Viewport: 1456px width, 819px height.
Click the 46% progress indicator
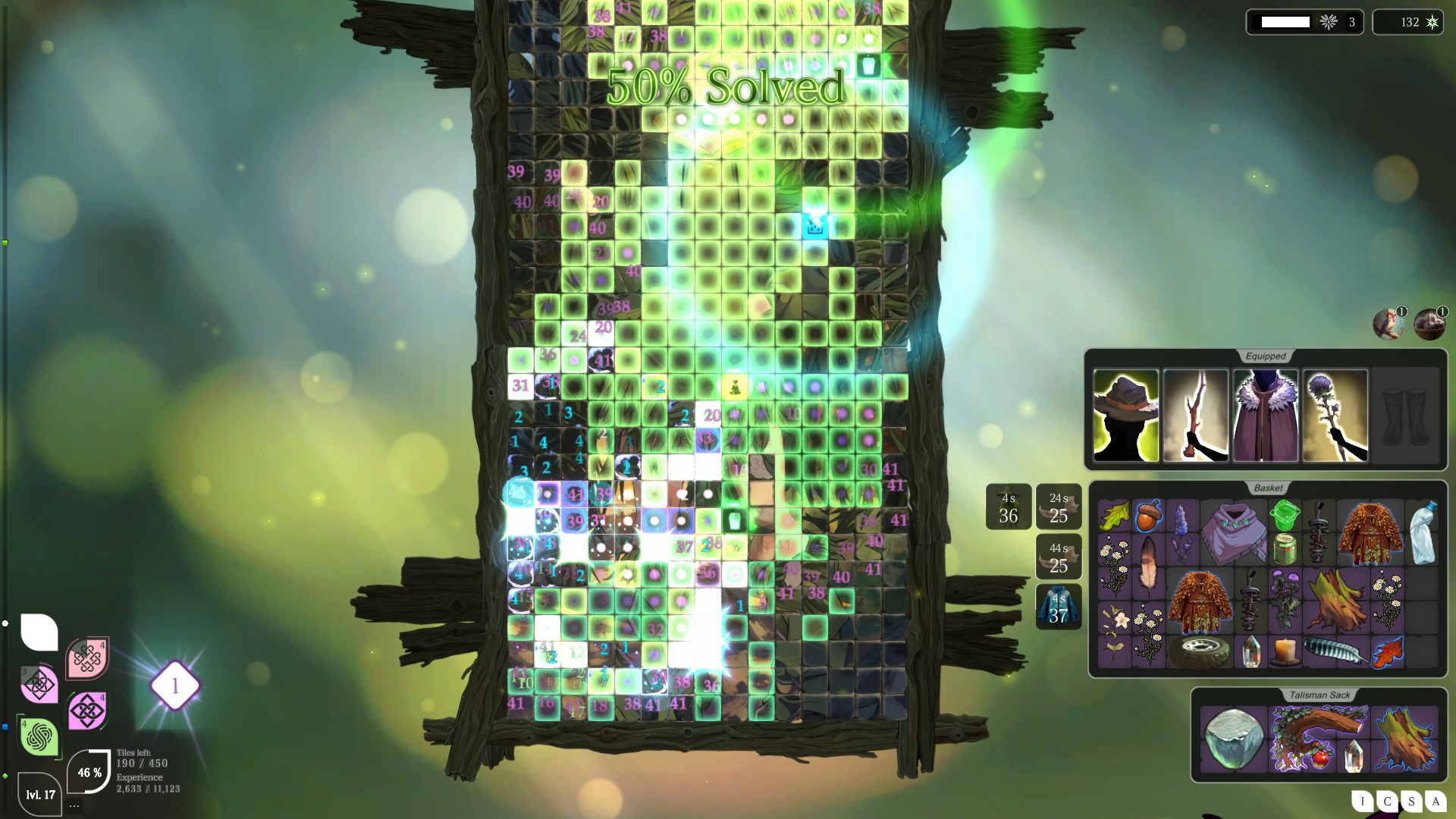pos(89,773)
